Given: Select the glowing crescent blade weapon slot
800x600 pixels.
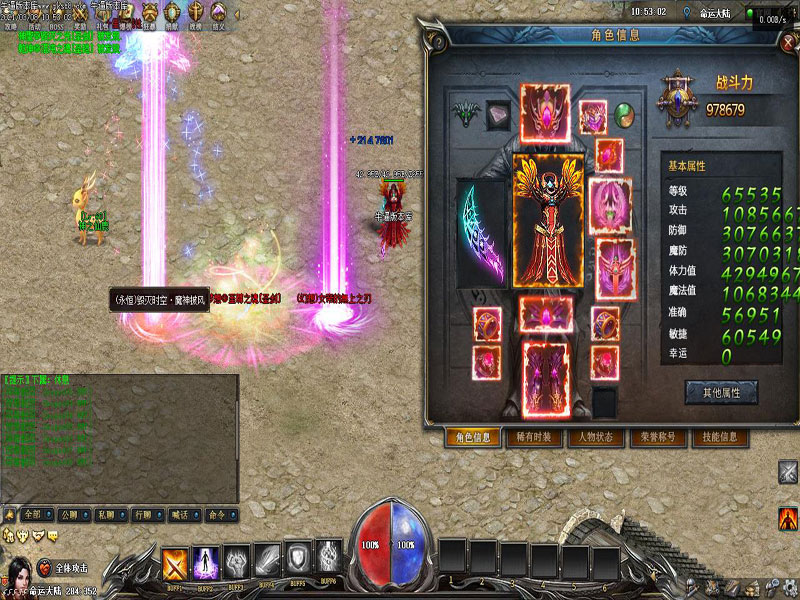Looking at the screenshot, I should [x=483, y=233].
